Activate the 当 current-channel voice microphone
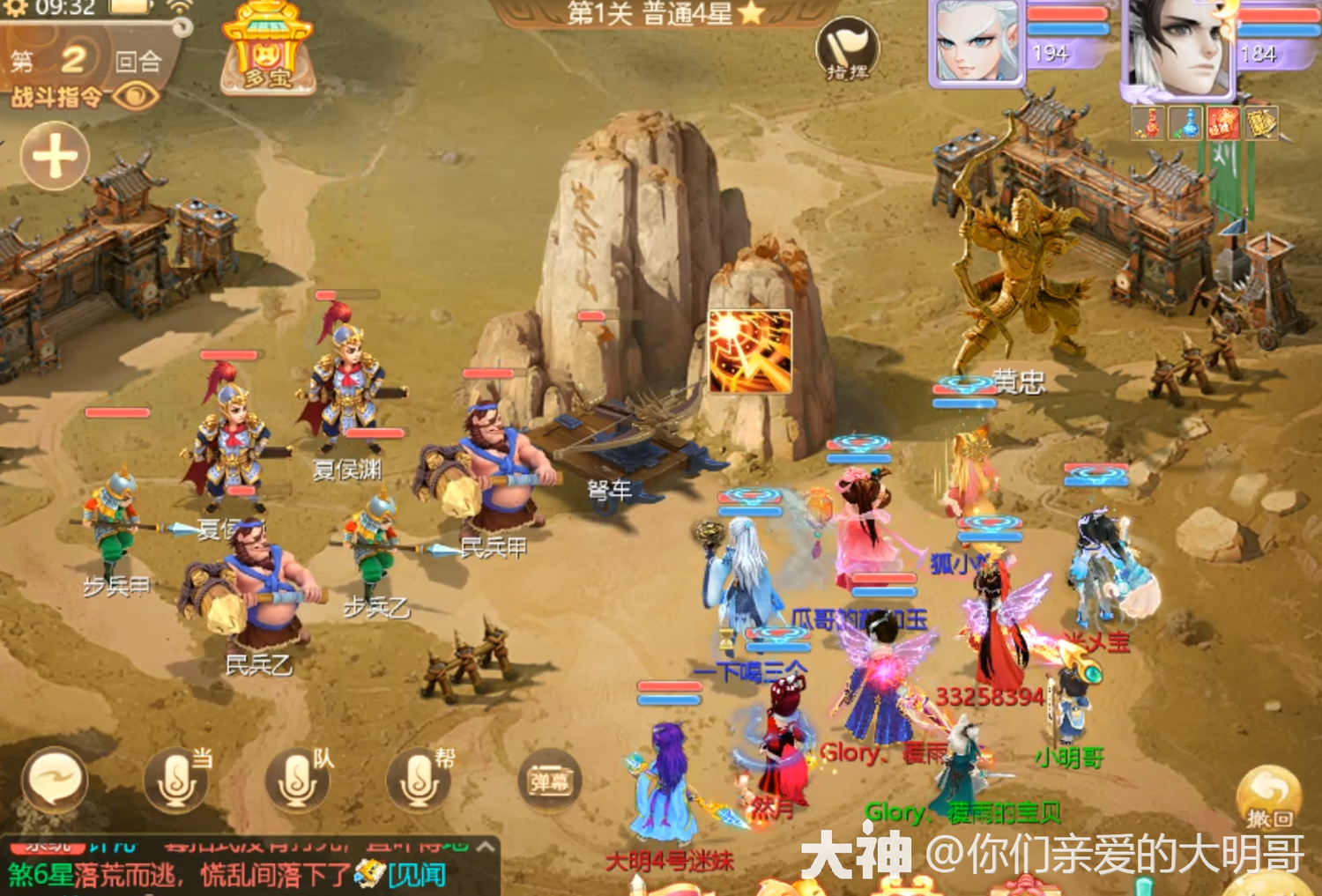Image resolution: width=1322 pixels, height=896 pixels. pos(176,781)
